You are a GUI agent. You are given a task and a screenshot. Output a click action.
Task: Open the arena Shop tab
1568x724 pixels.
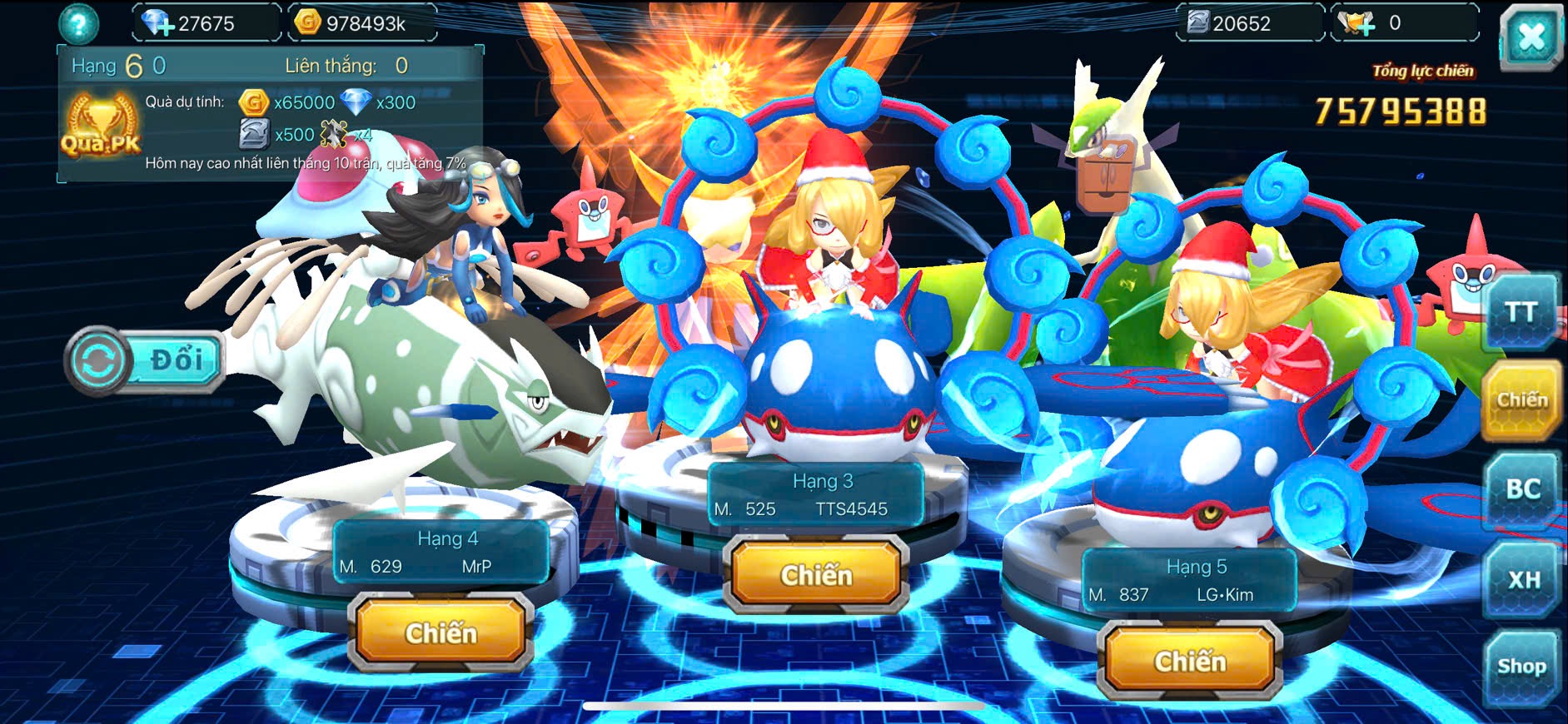[x=1521, y=667]
